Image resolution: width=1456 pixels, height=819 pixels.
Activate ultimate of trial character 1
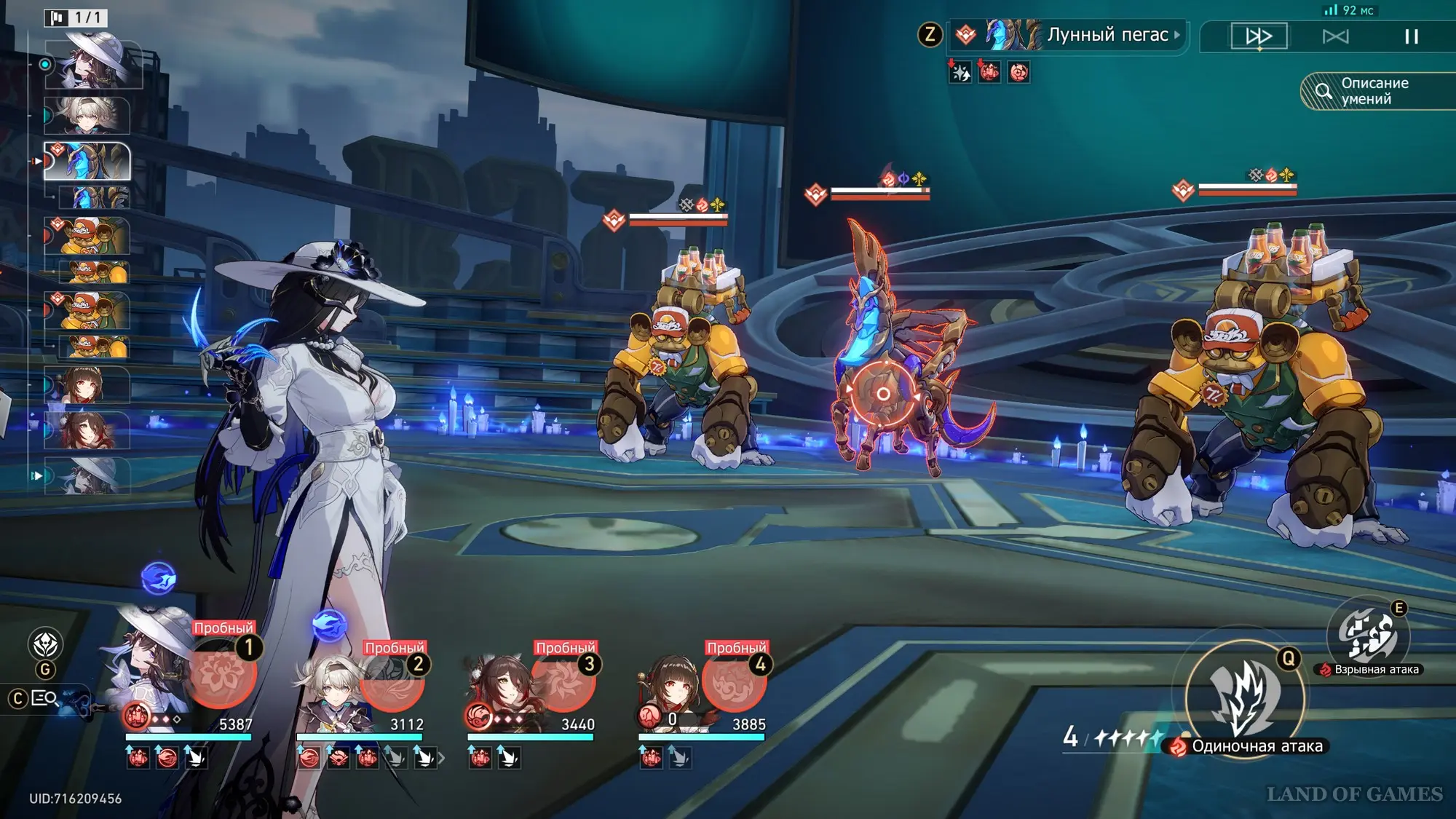pos(222,674)
